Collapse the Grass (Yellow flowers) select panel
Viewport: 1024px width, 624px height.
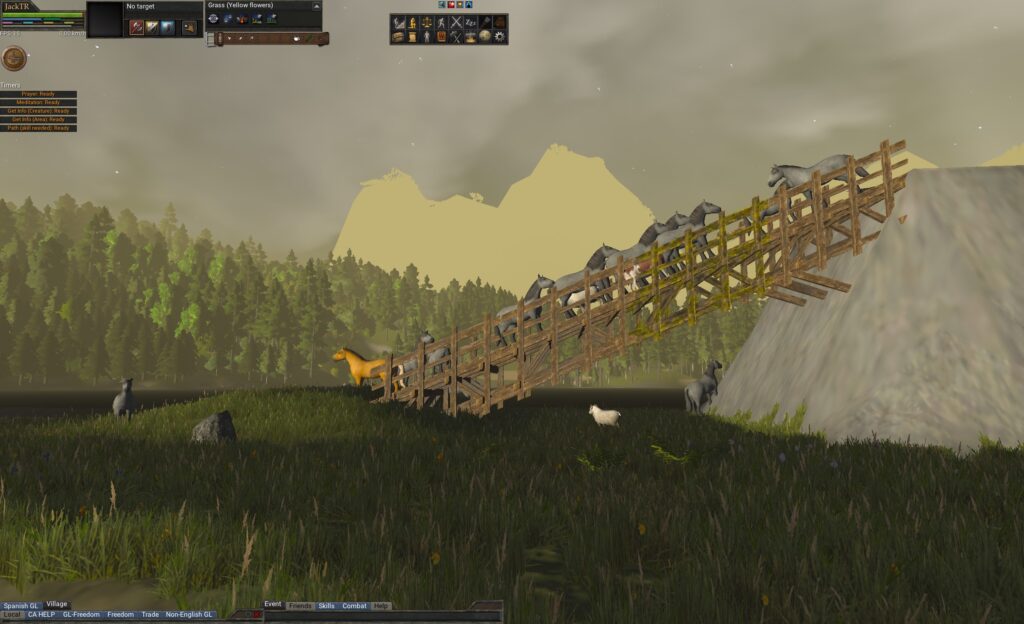tap(316, 6)
